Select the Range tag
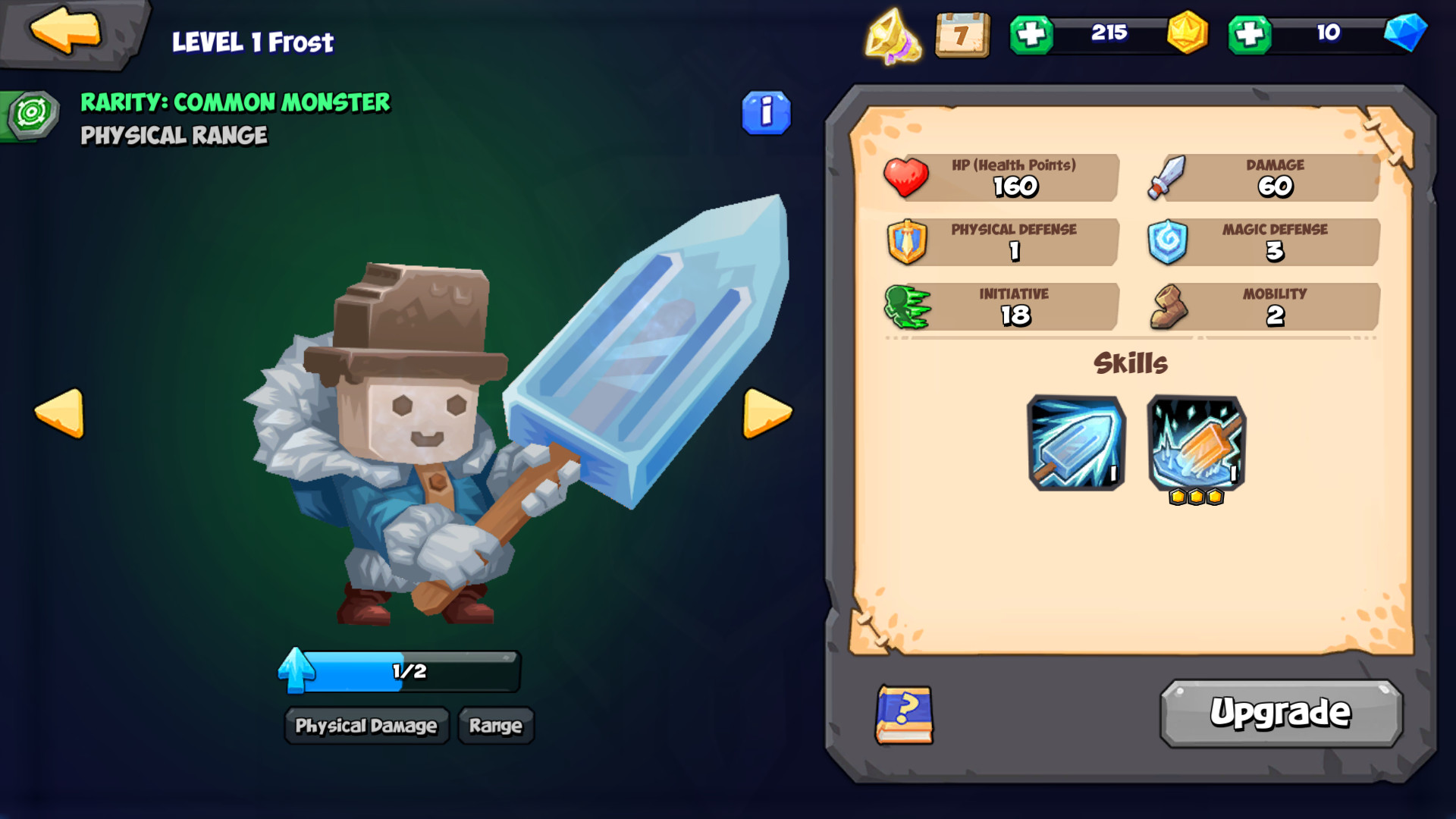1456x819 pixels. coord(494,726)
